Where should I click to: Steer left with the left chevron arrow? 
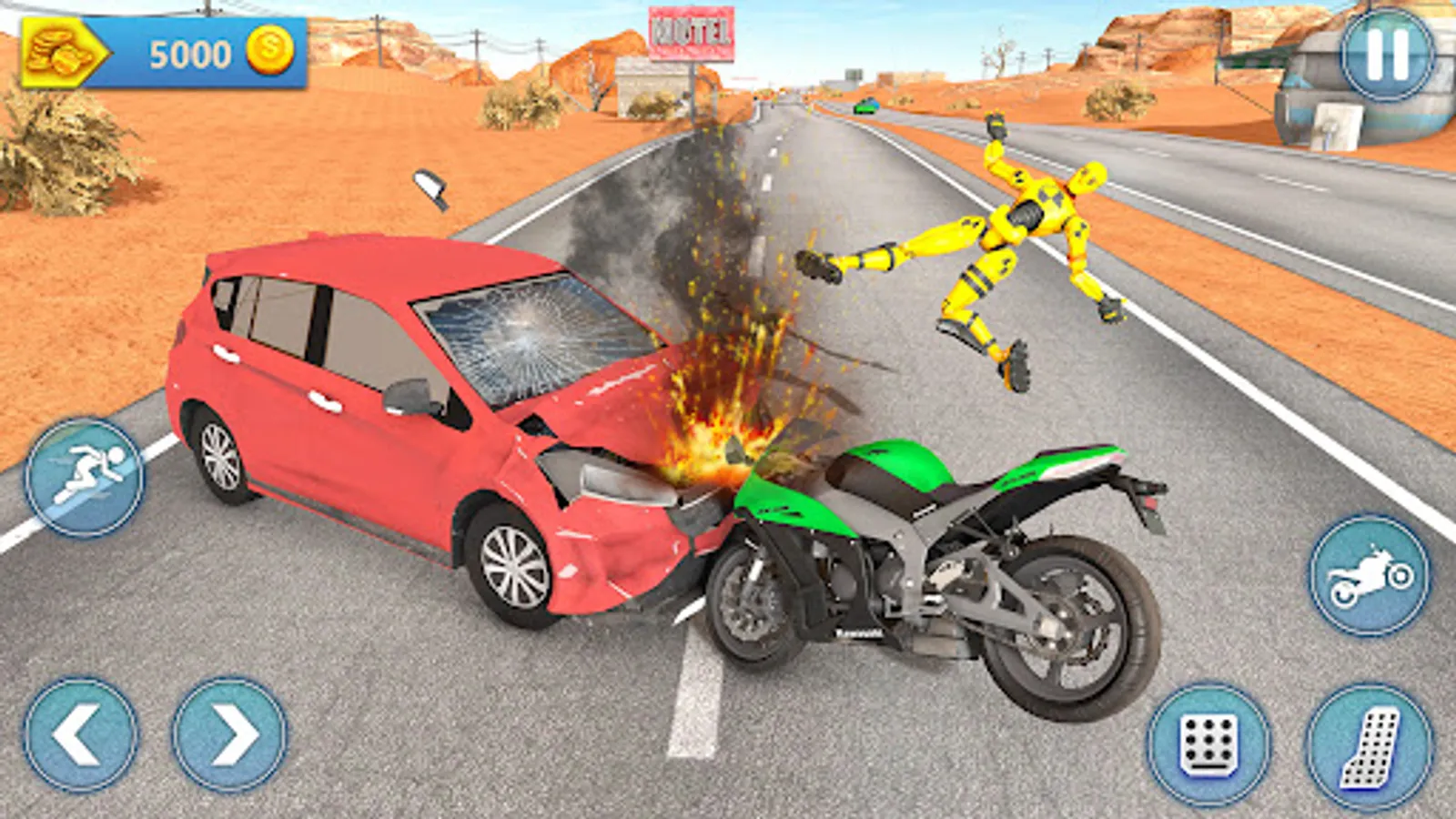[82, 733]
